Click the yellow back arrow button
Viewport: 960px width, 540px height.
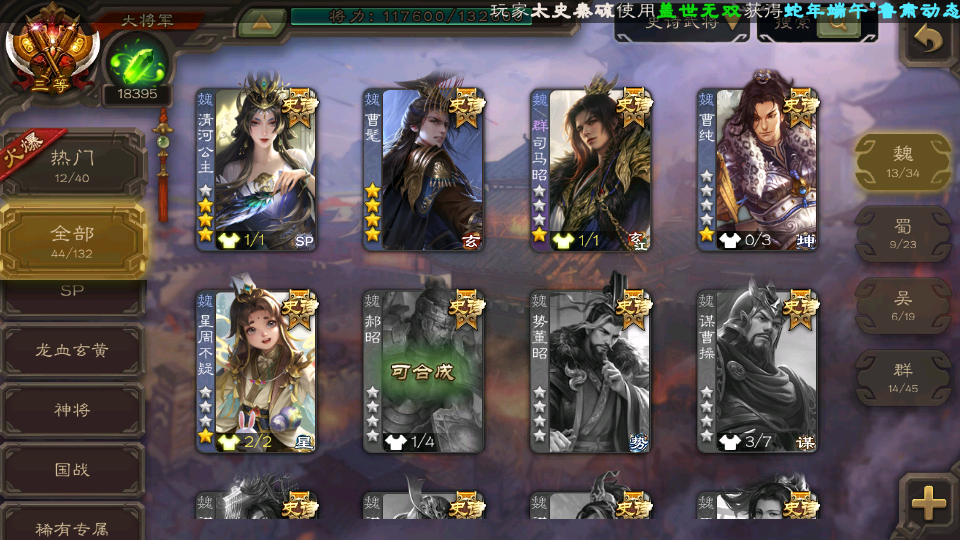(930, 40)
